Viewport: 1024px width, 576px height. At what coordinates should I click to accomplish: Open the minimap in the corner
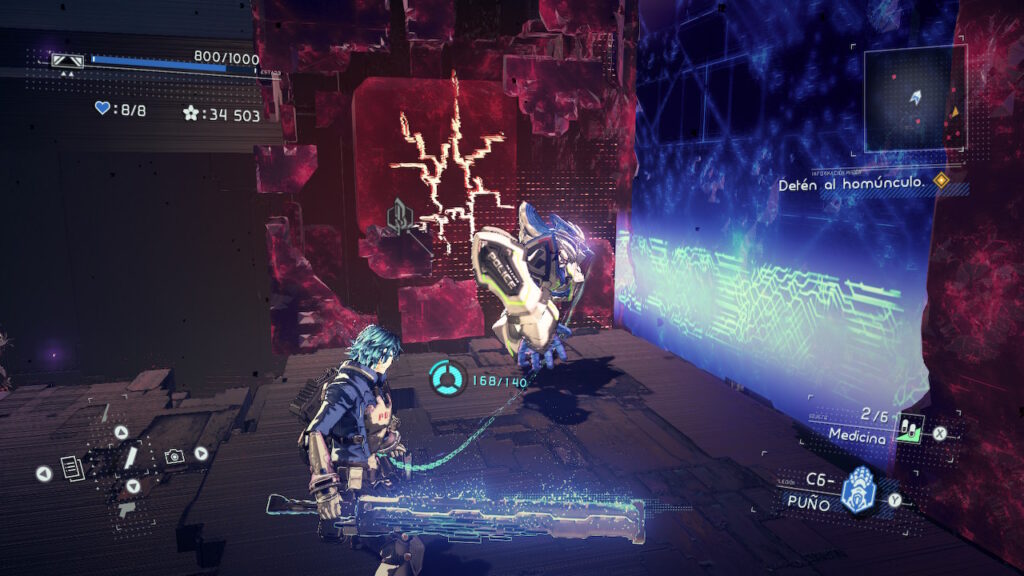click(915, 98)
